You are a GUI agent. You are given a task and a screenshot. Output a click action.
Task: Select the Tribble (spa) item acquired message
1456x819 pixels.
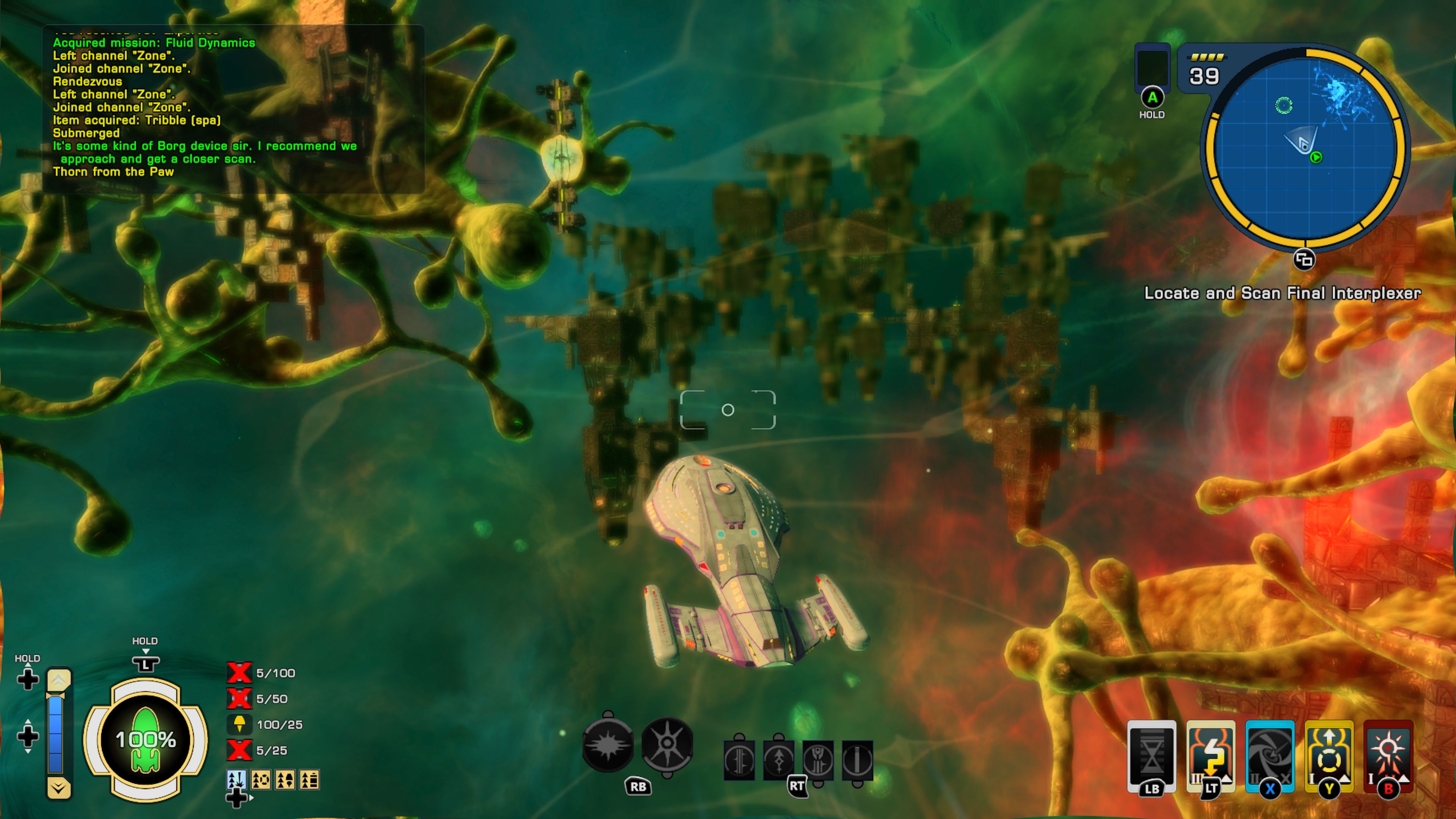(x=136, y=120)
